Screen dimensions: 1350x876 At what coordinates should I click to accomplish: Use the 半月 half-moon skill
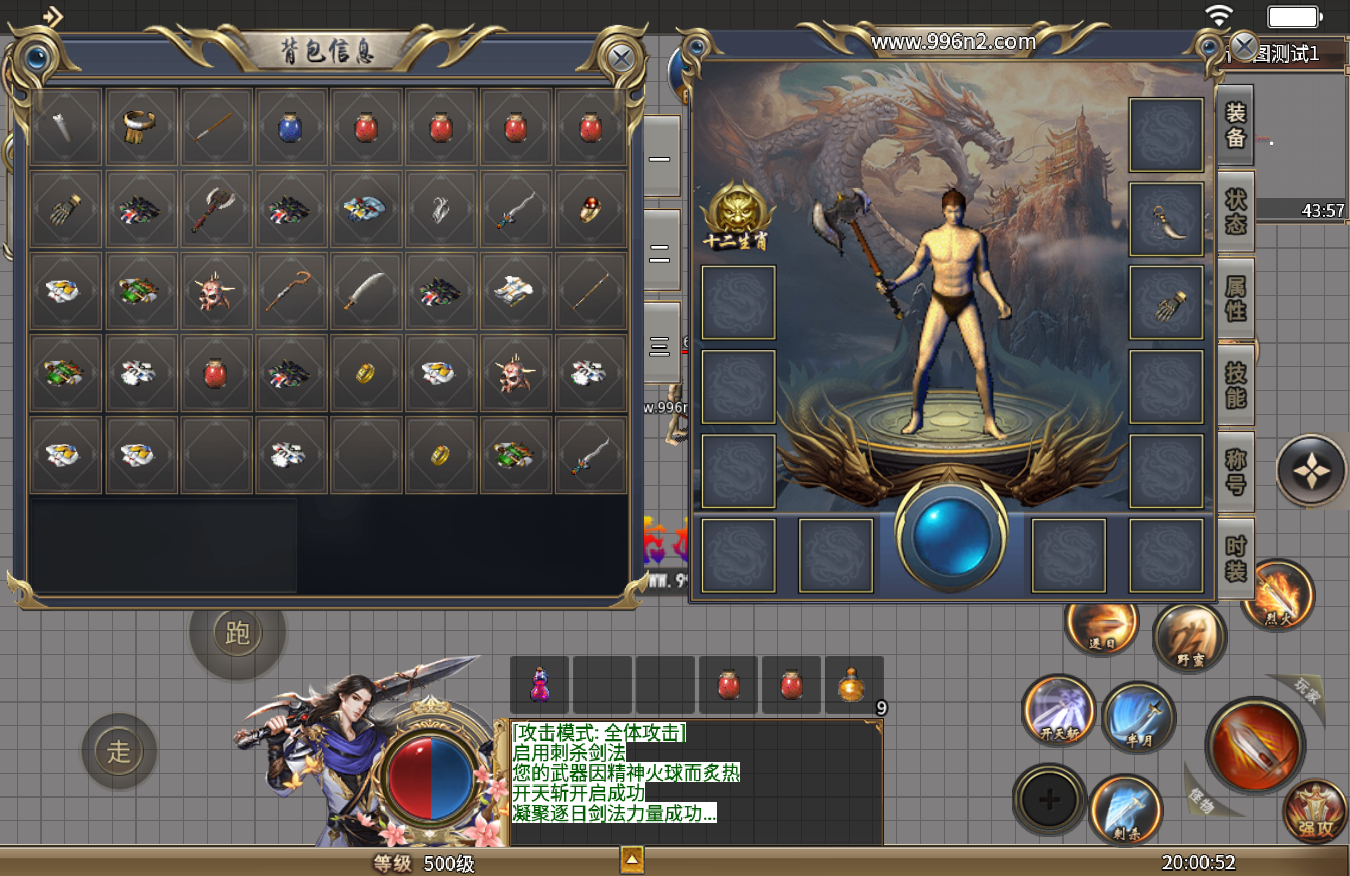click(1138, 718)
